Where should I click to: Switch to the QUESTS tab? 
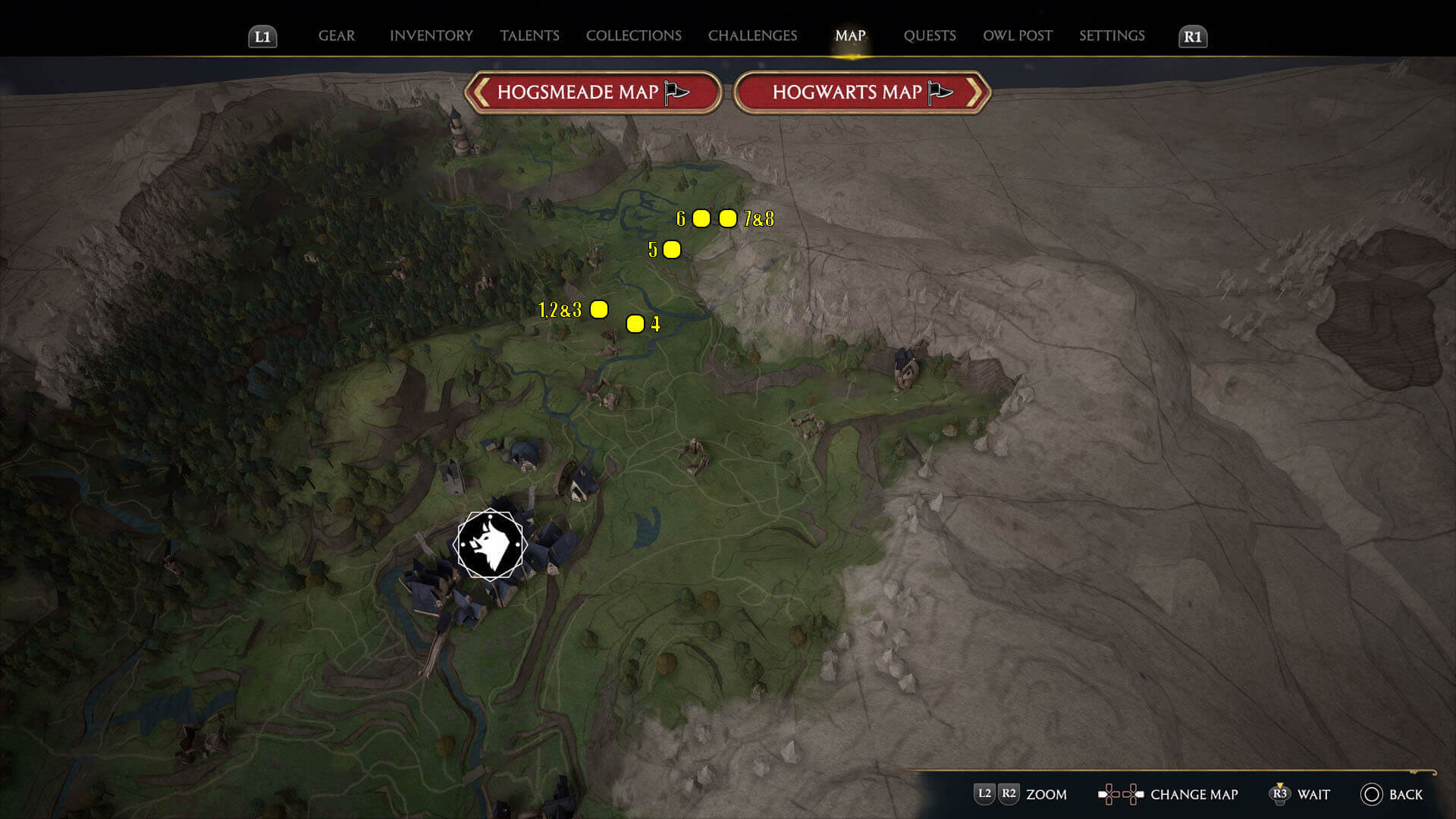coord(929,36)
